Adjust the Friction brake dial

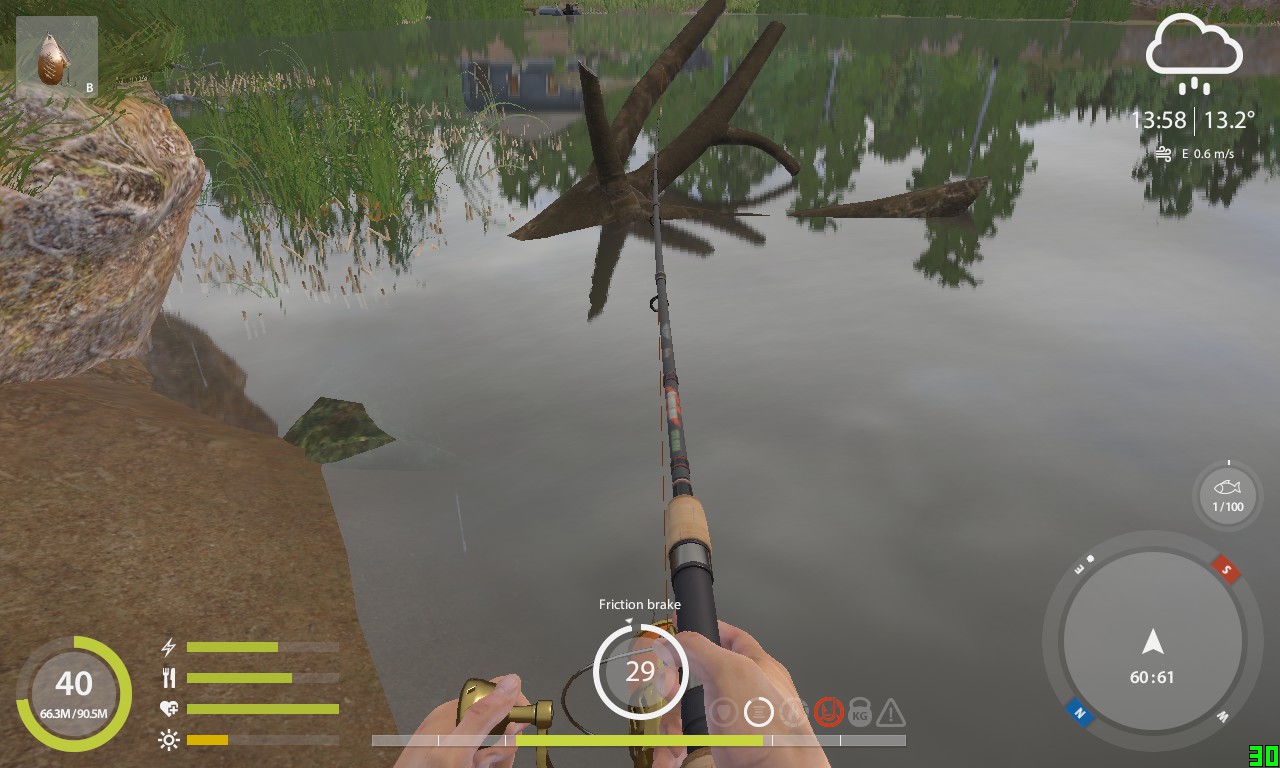click(640, 671)
